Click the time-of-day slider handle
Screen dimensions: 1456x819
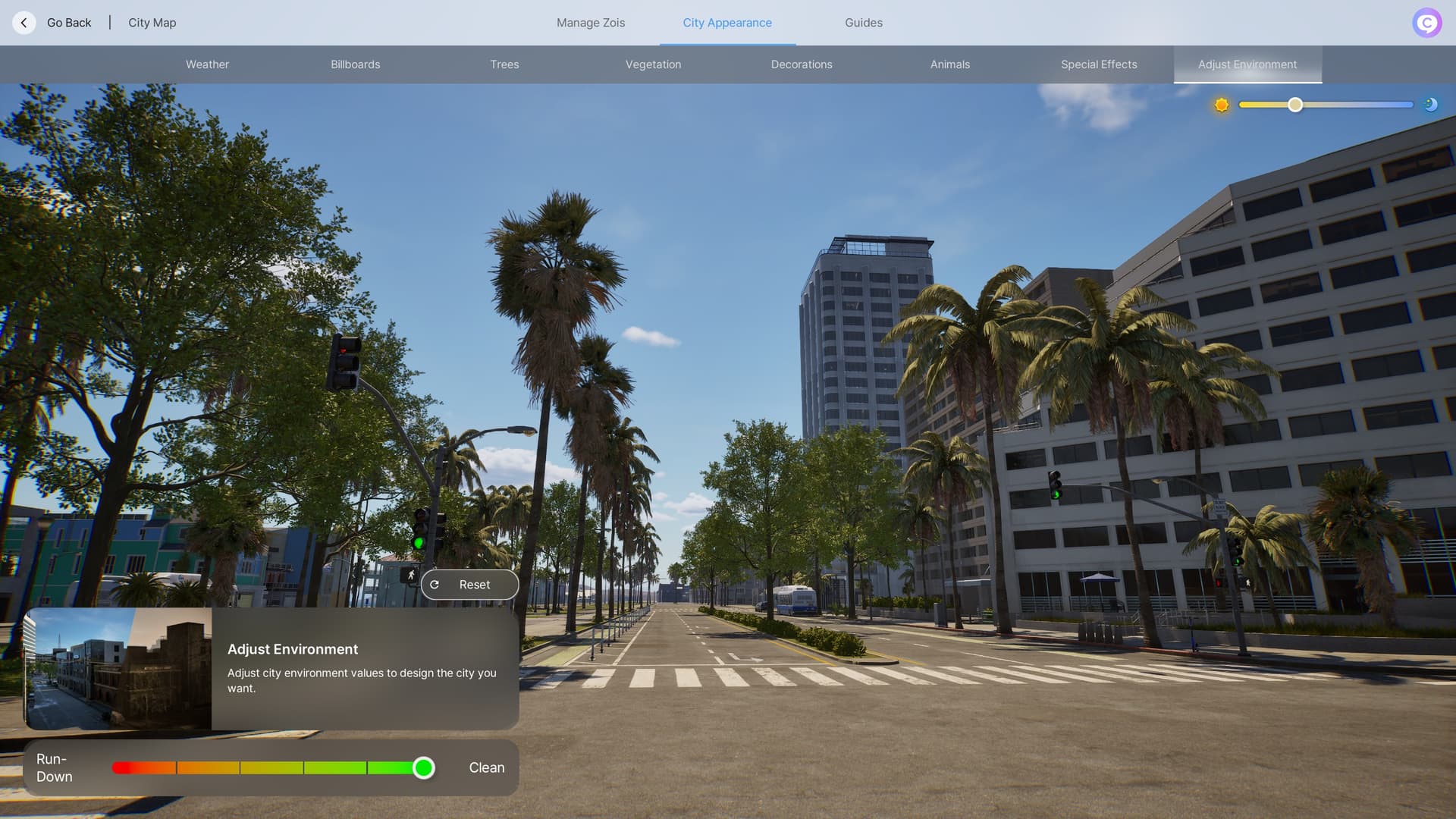(x=1295, y=105)
